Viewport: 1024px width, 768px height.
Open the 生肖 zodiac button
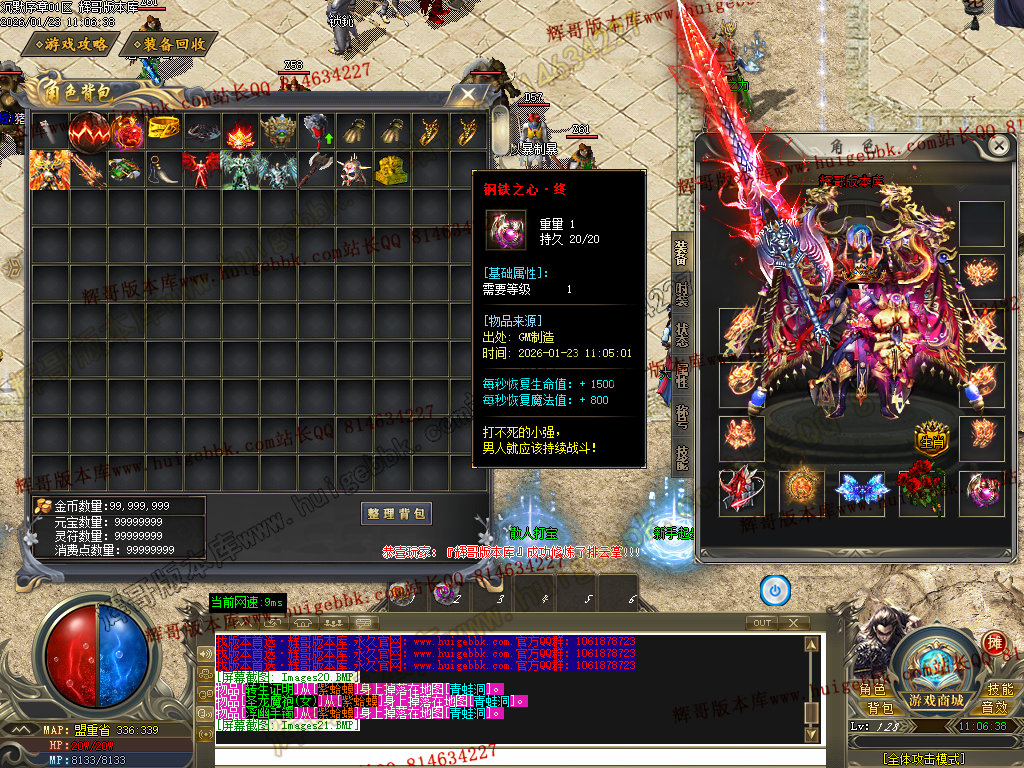[931, 441]
